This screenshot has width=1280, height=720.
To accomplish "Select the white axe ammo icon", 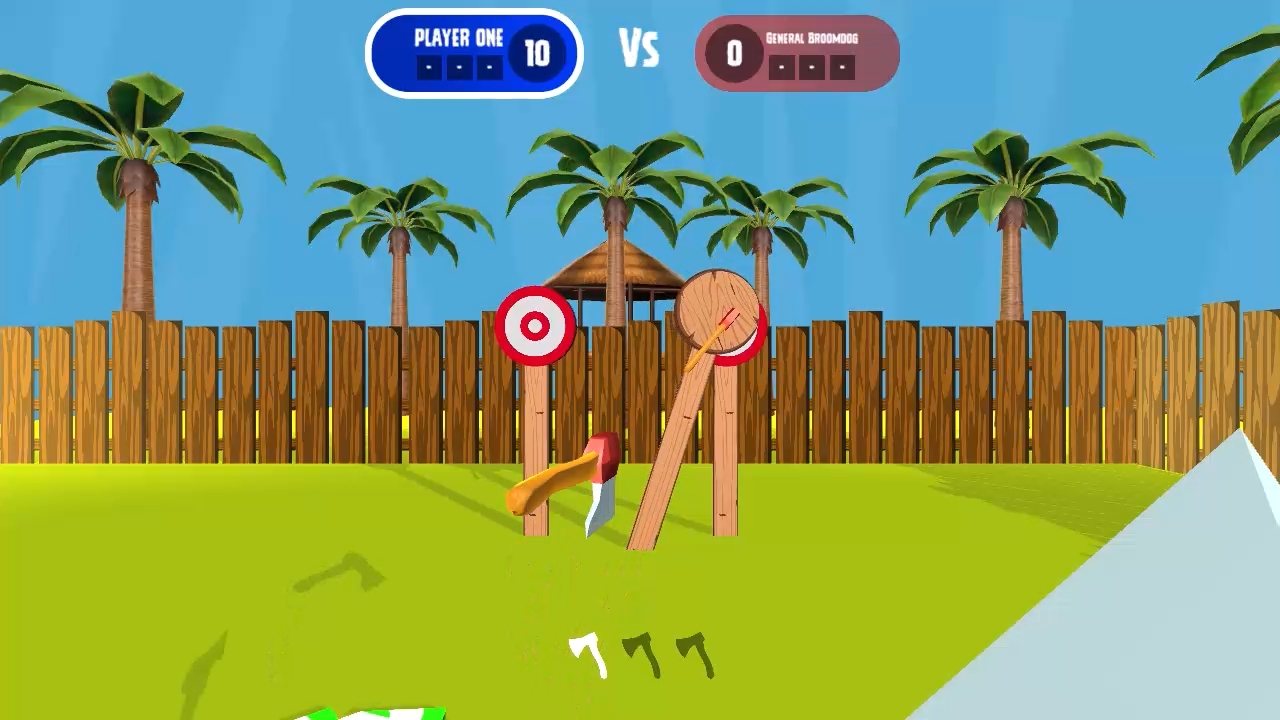I will [585, 655].
